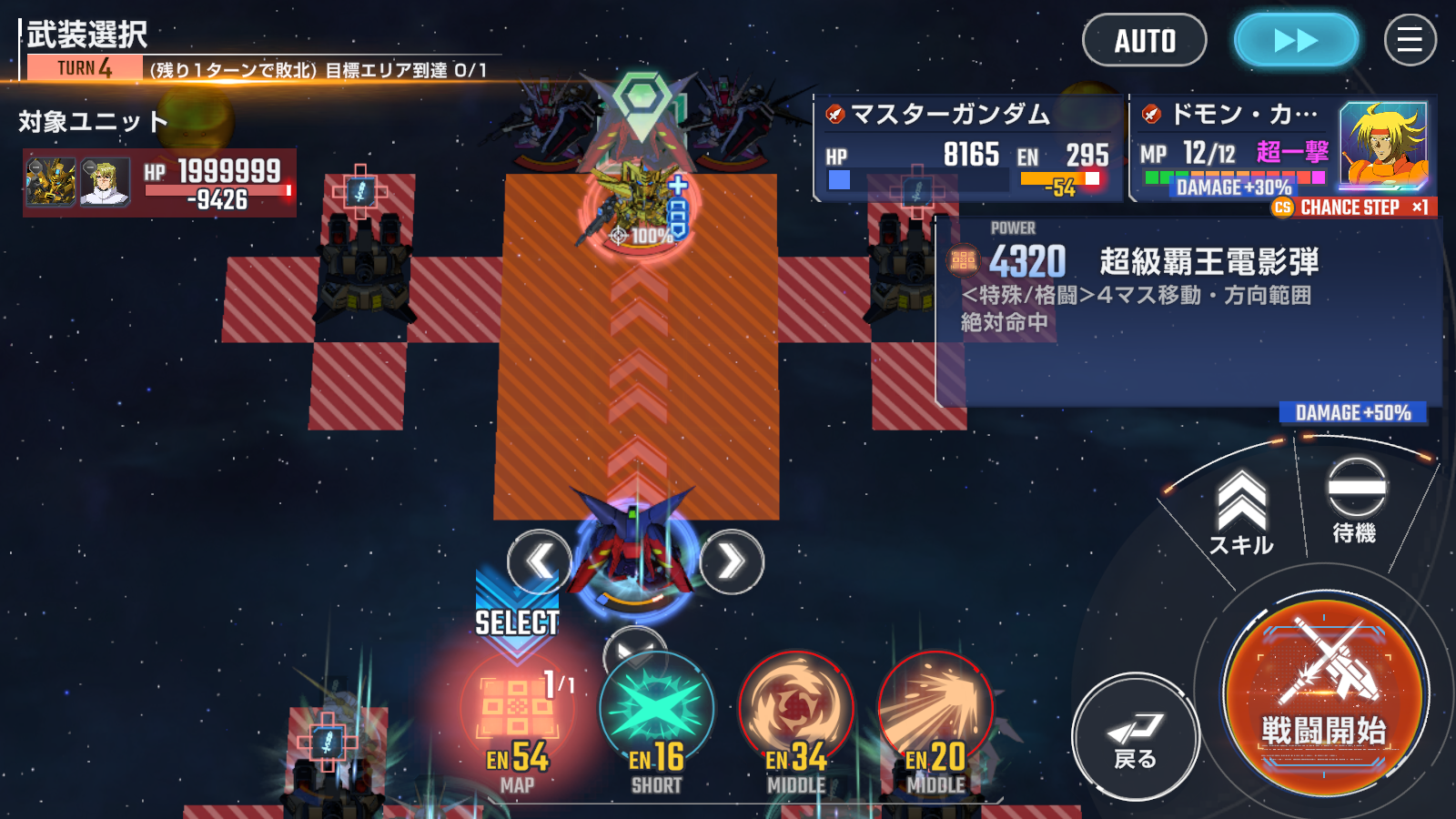Choose the 待機 standby command
This screenshot has width=1456, height=819.
[x=1355, y=501]
